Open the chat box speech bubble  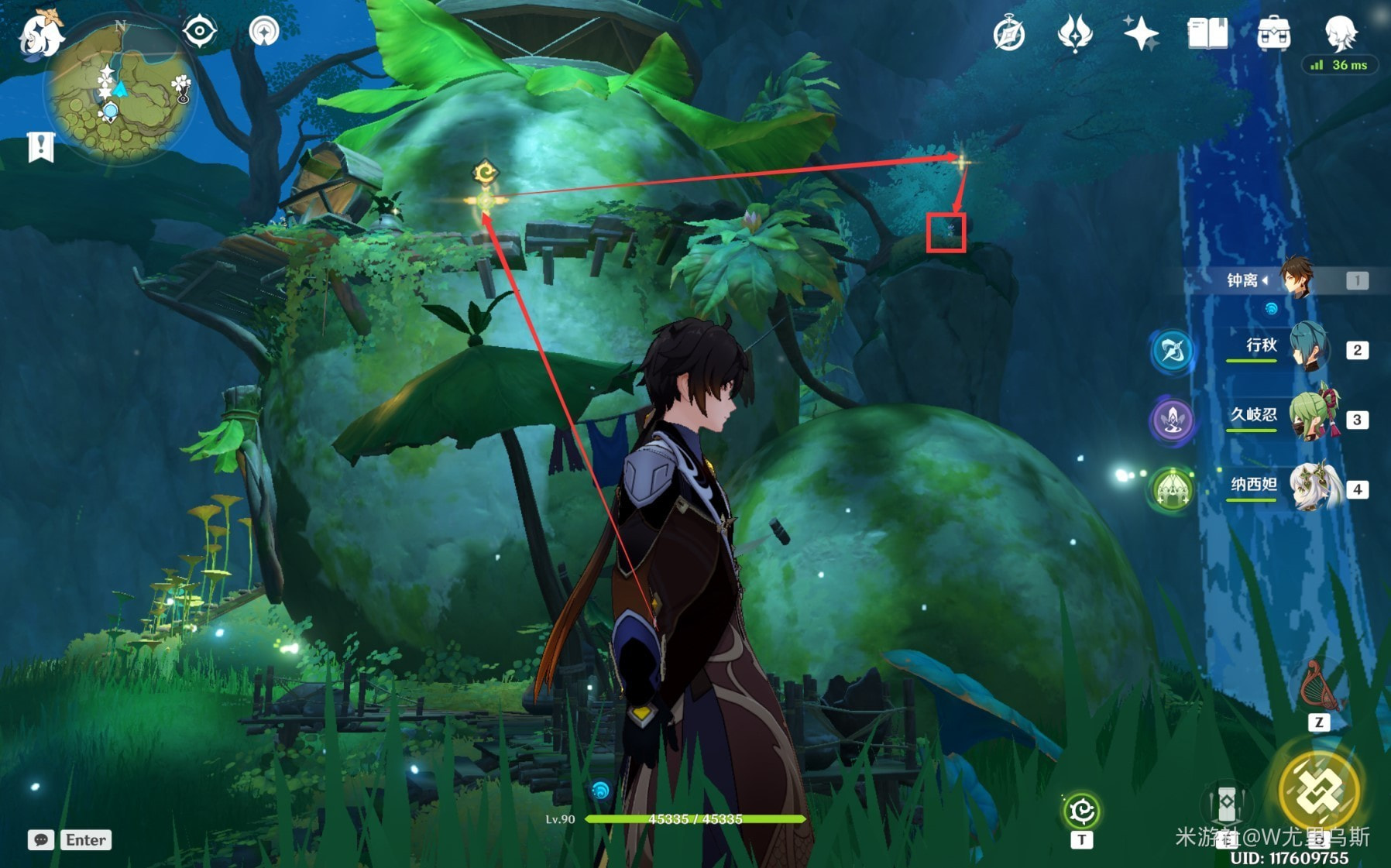click(41, 840)
